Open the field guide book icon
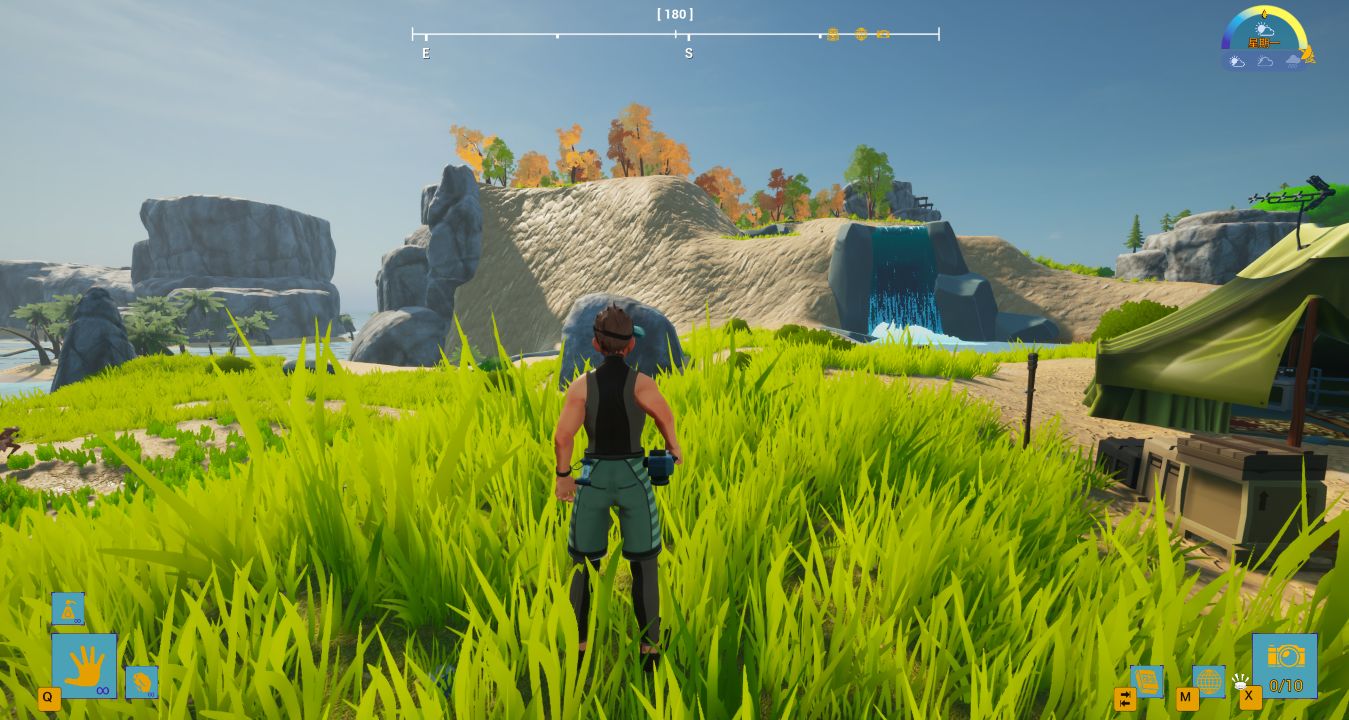The width and height of the screenshot is (1349, 720). coord(1146,681)
